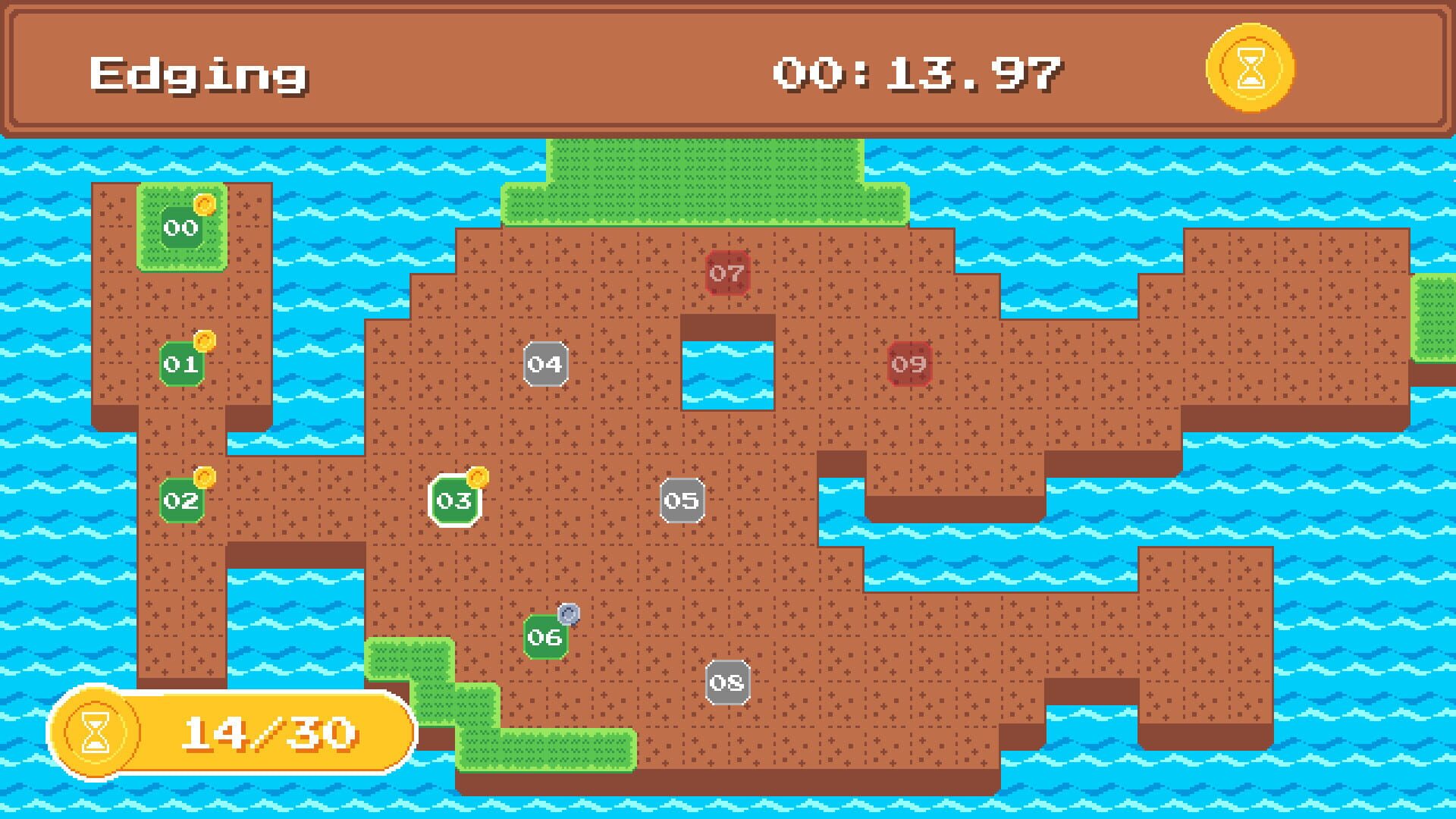Screen dimensions: 1456x819
Task: Select the locked level 05 node
Action: pos(681,499)
